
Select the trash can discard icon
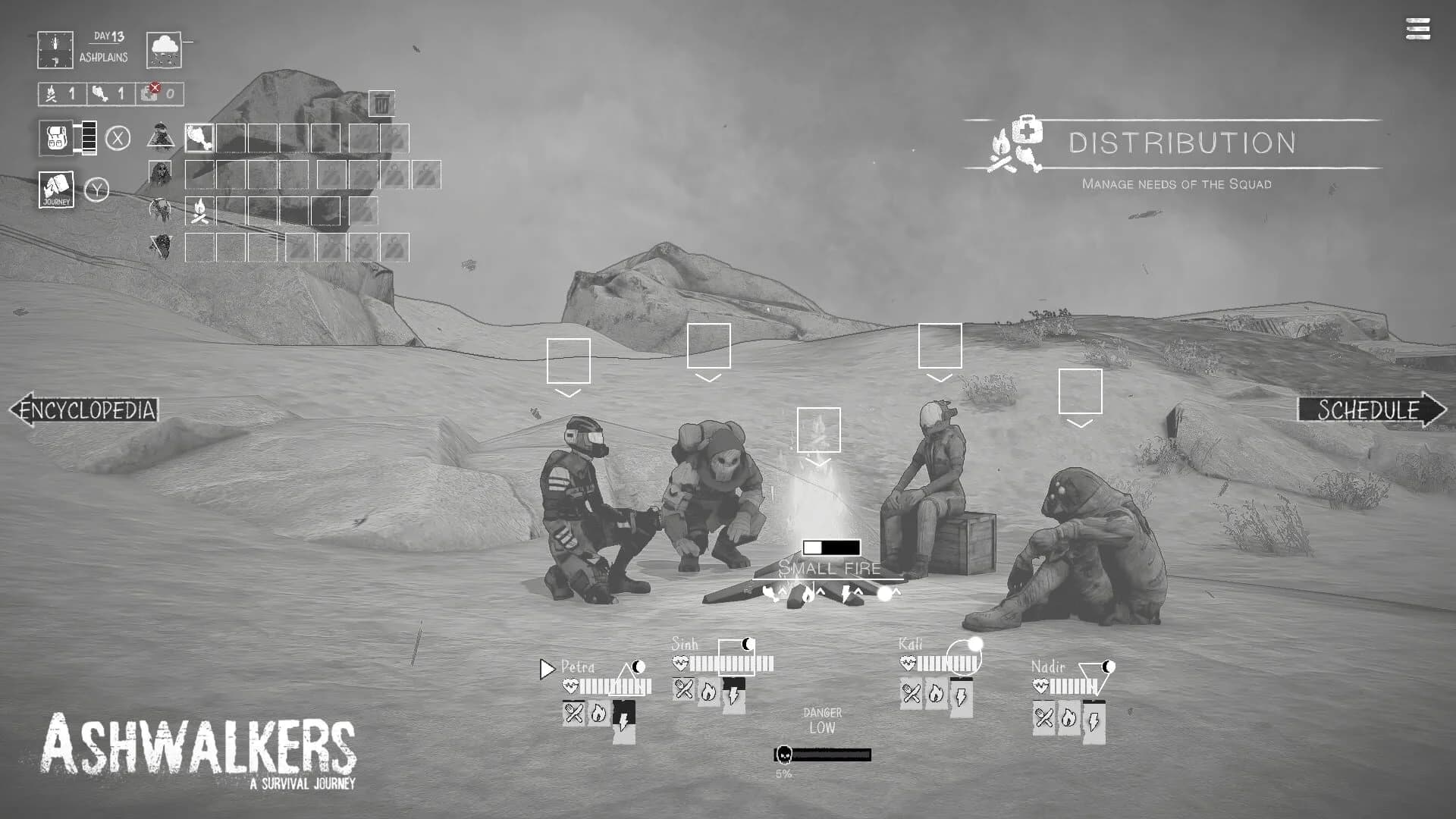tap(381, 104)
